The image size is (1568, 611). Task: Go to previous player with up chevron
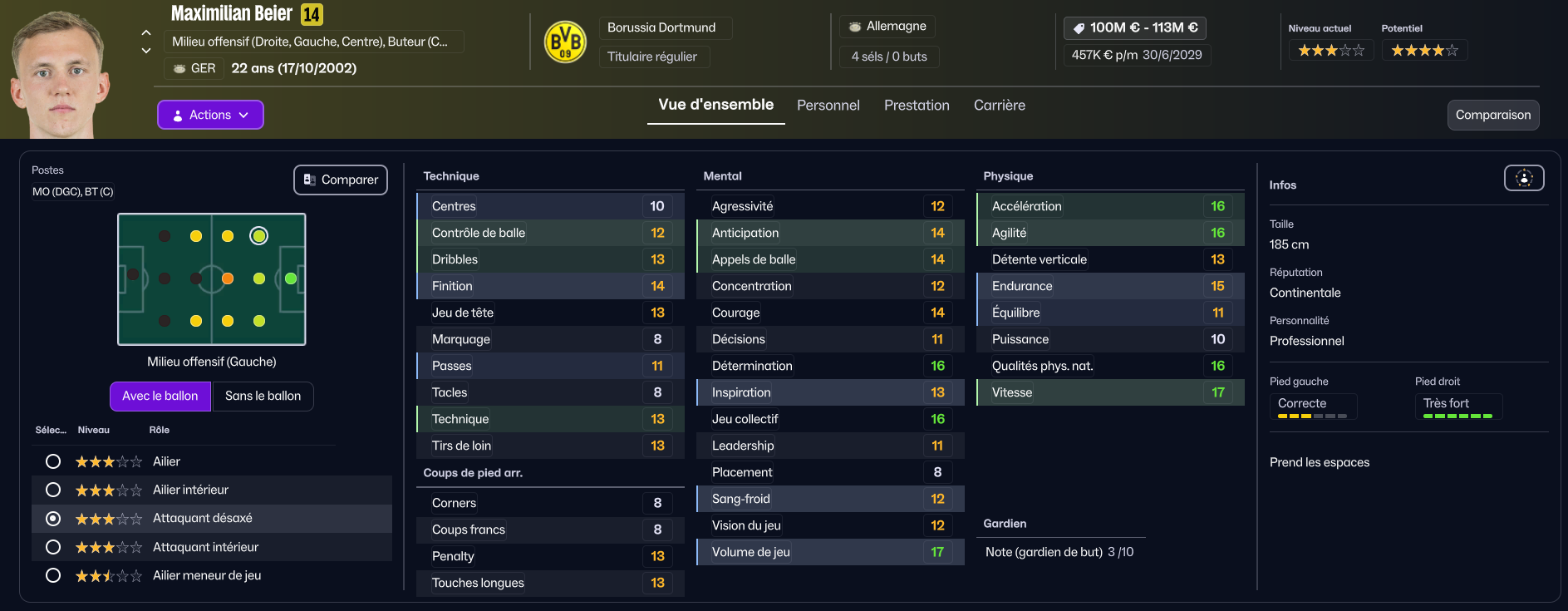[146, 33]
